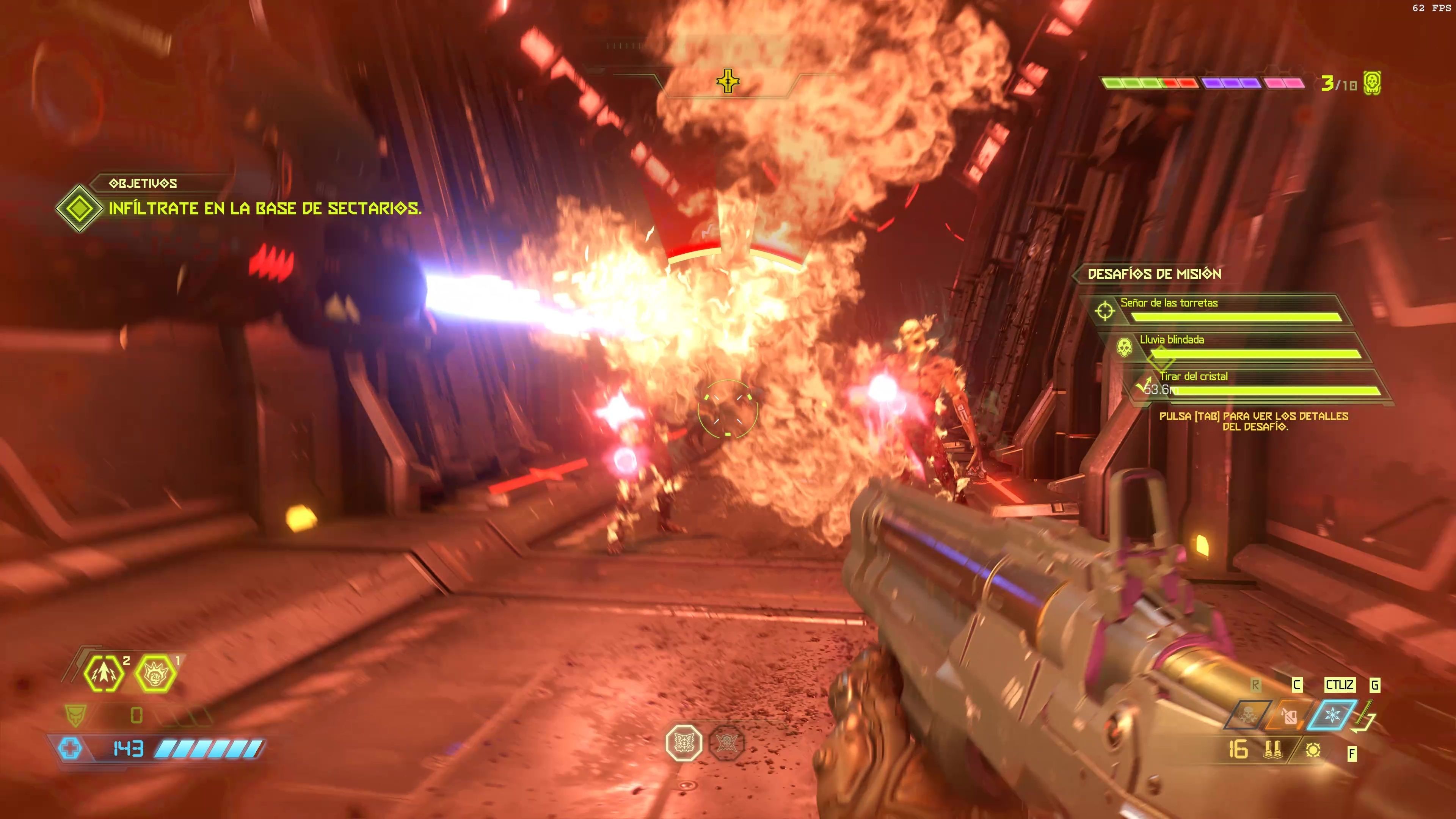Select the dash arrow ability hexagon
Image resolution: width=1456 pixels, height=819 pixels.
click(104, 673)
